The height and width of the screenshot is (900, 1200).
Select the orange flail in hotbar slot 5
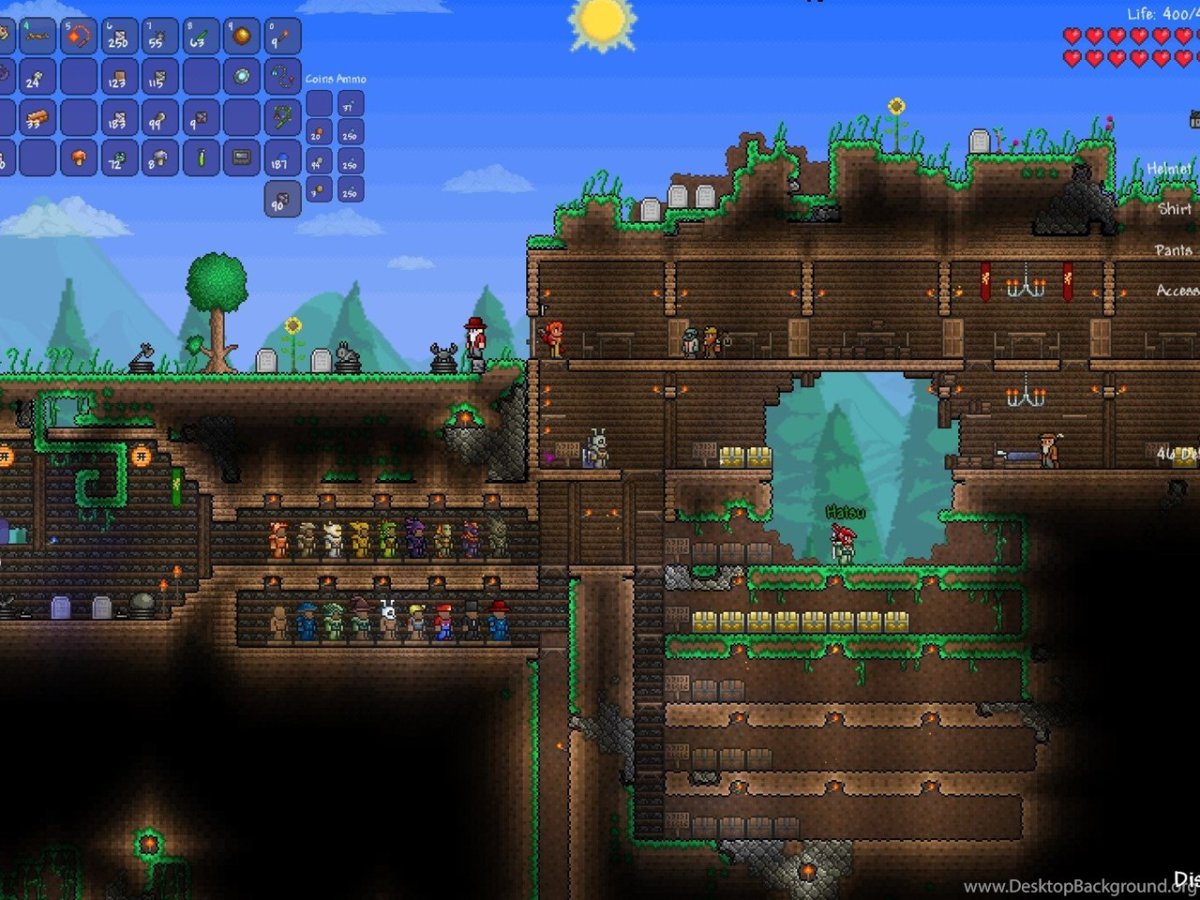coord(79,36)
